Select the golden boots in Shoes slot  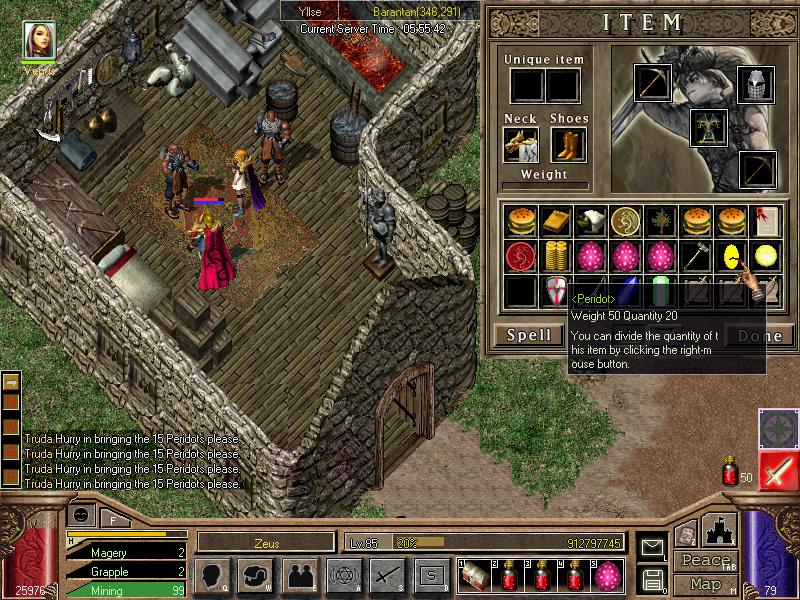[x=568, y=145]
